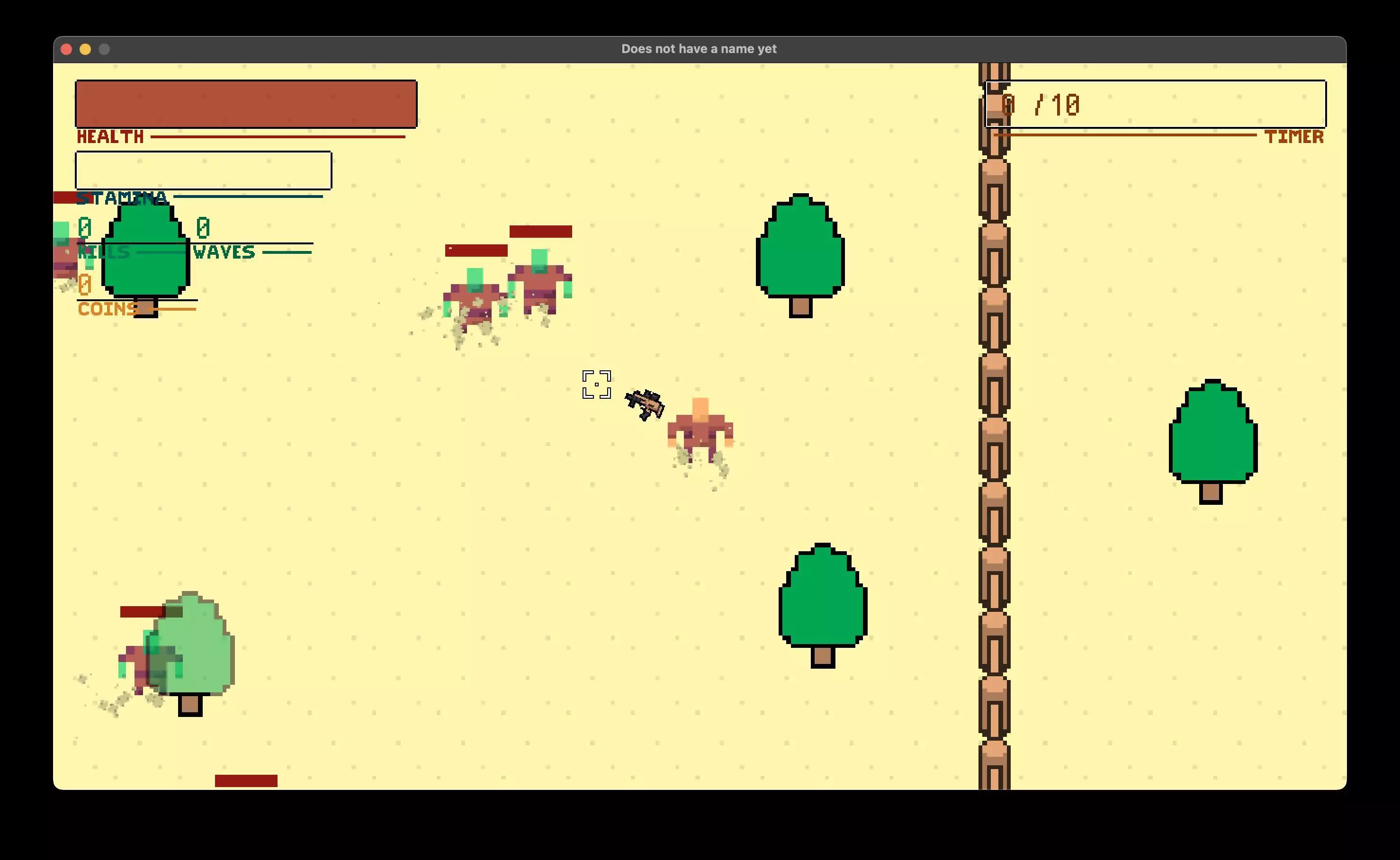The image size is (1400, 860).
Task: Click the crosshair targeting reticle
Action: (597, 384)
